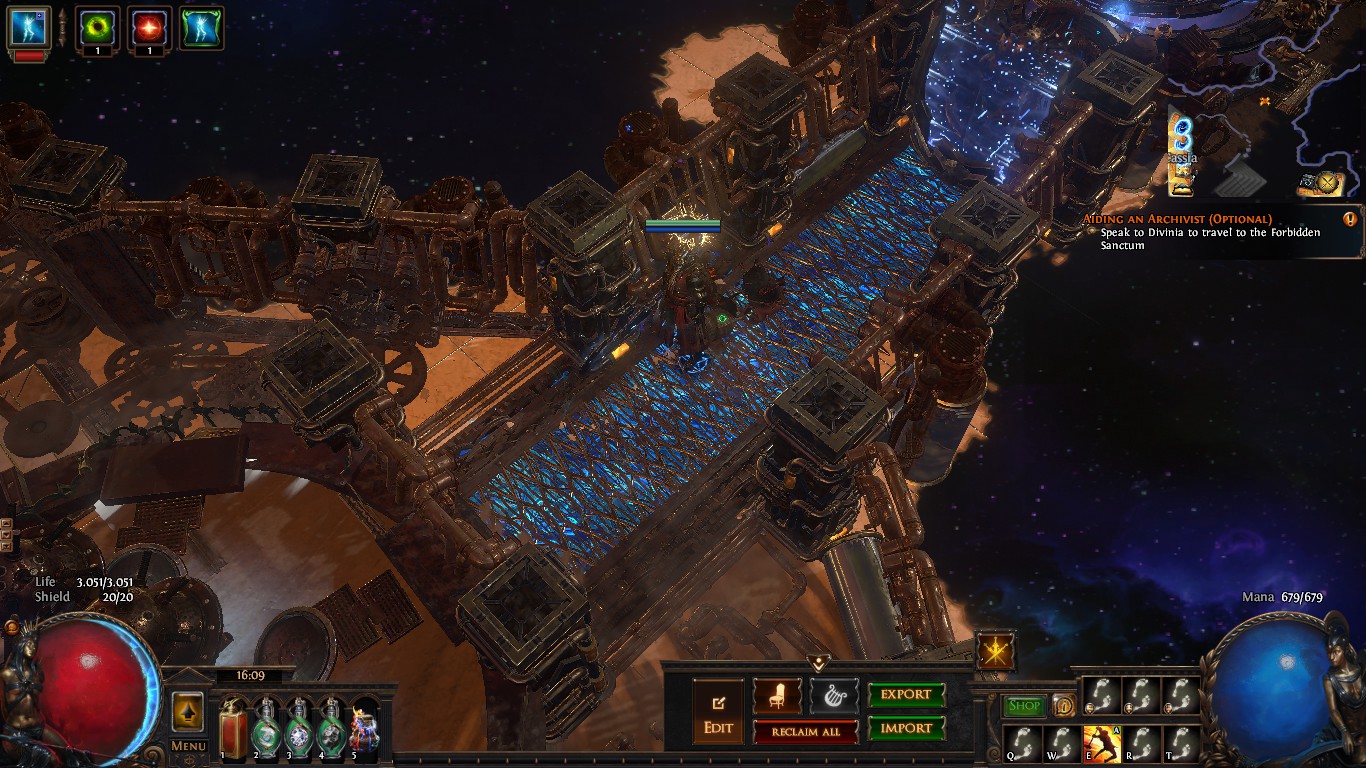The image size is (1366, 768).
Task: Reclaim All hideout decorations
Action: [x=805, y=732]
